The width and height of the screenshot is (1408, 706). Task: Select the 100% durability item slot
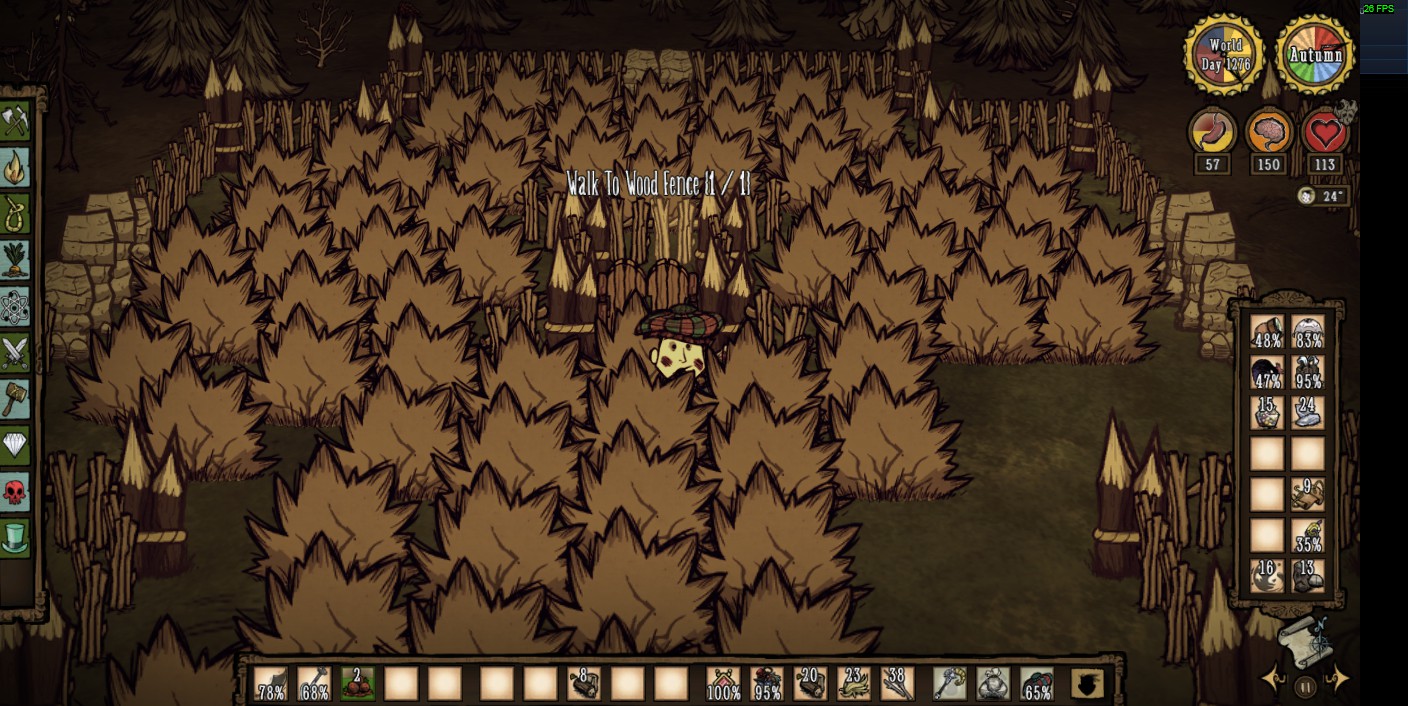[723, 684]
